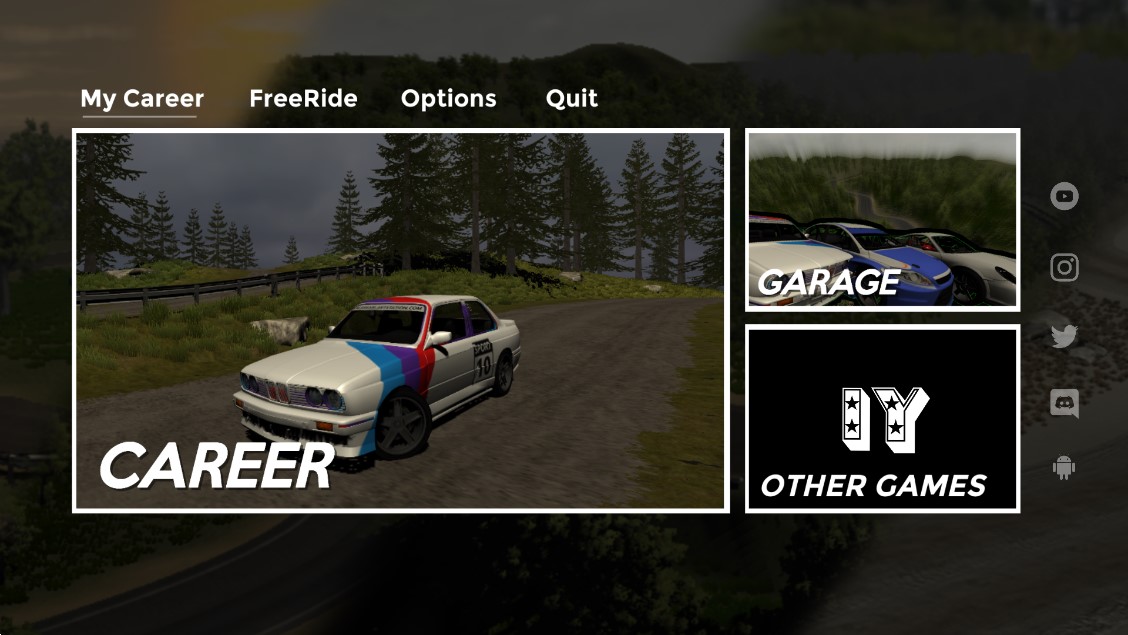Viewport: 1128px width, 635px height.
Task: Open the Options menu
Action: point(448,99)
